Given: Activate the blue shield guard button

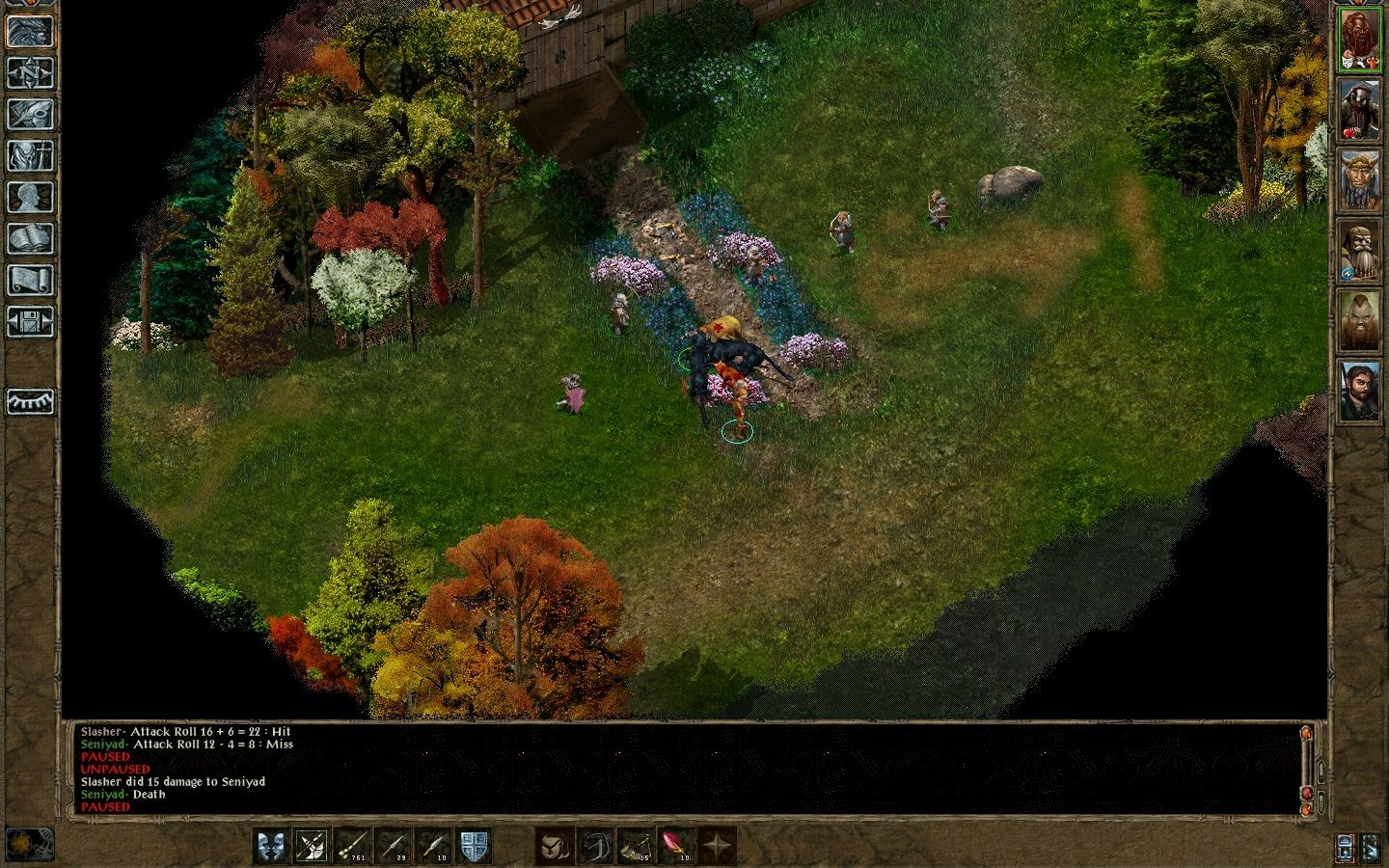Looking at the screenshot, I should pyautogui.click(x=474, y=846).
